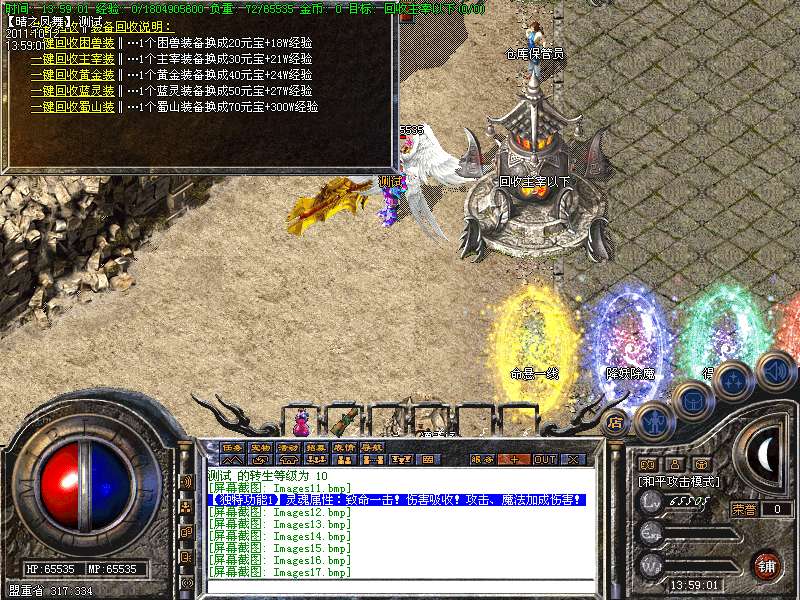Open the character status icon

[x=654, y=421]
